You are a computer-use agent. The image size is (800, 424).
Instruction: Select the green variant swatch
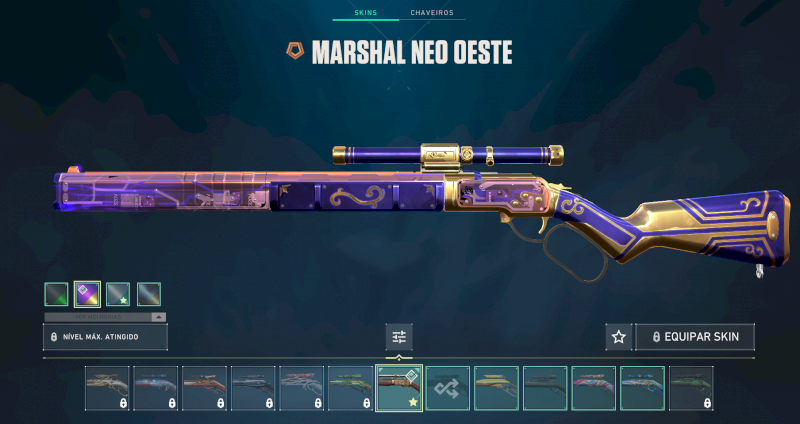pos(56,294)
